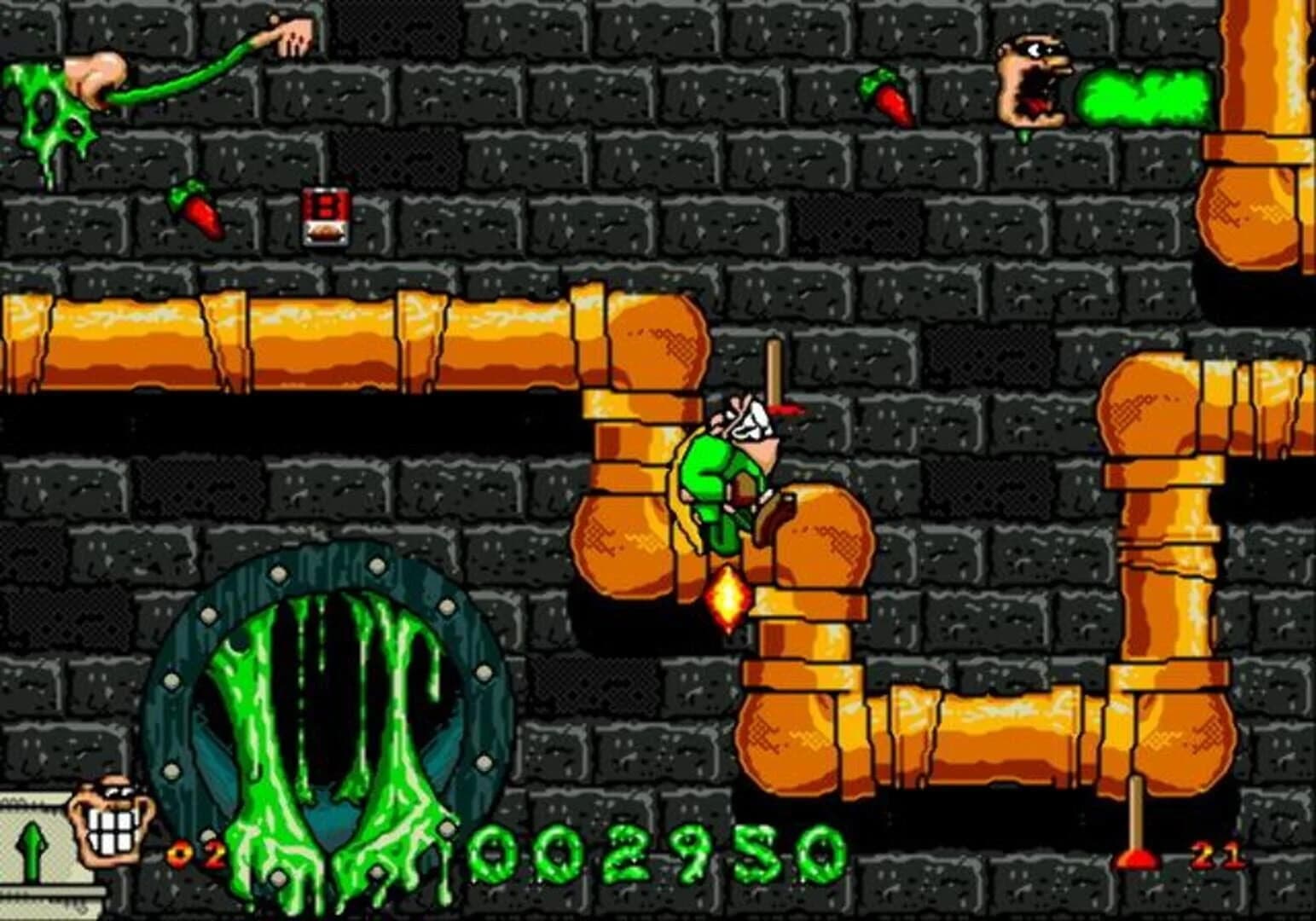Click the screaming head enemy at the top-right
Screen dimensions: 1316x921
(1032, 77)
